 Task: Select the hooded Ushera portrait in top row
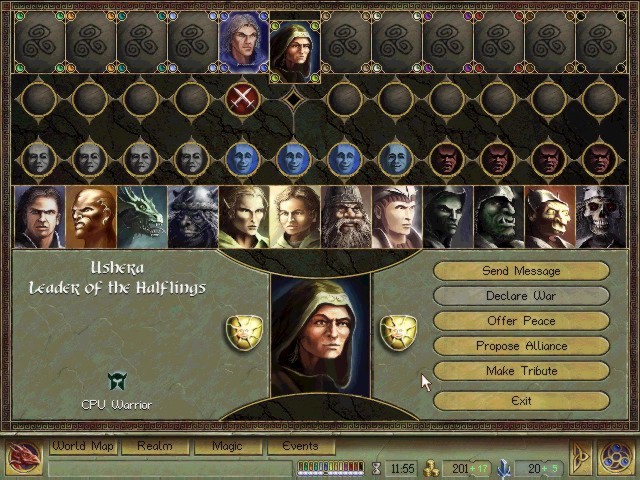click(294, 46)
